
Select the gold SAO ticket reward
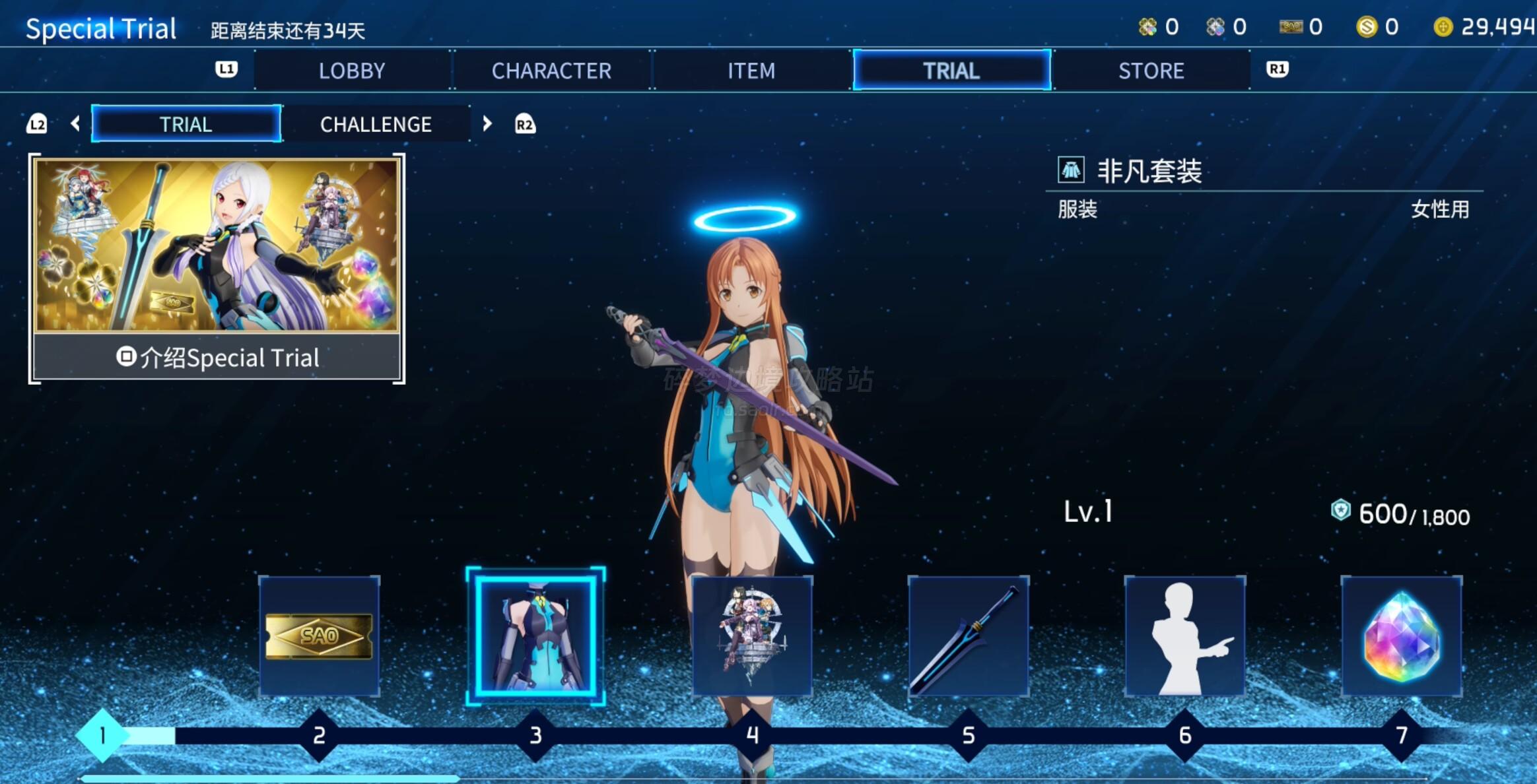click(x=320, y=636)
